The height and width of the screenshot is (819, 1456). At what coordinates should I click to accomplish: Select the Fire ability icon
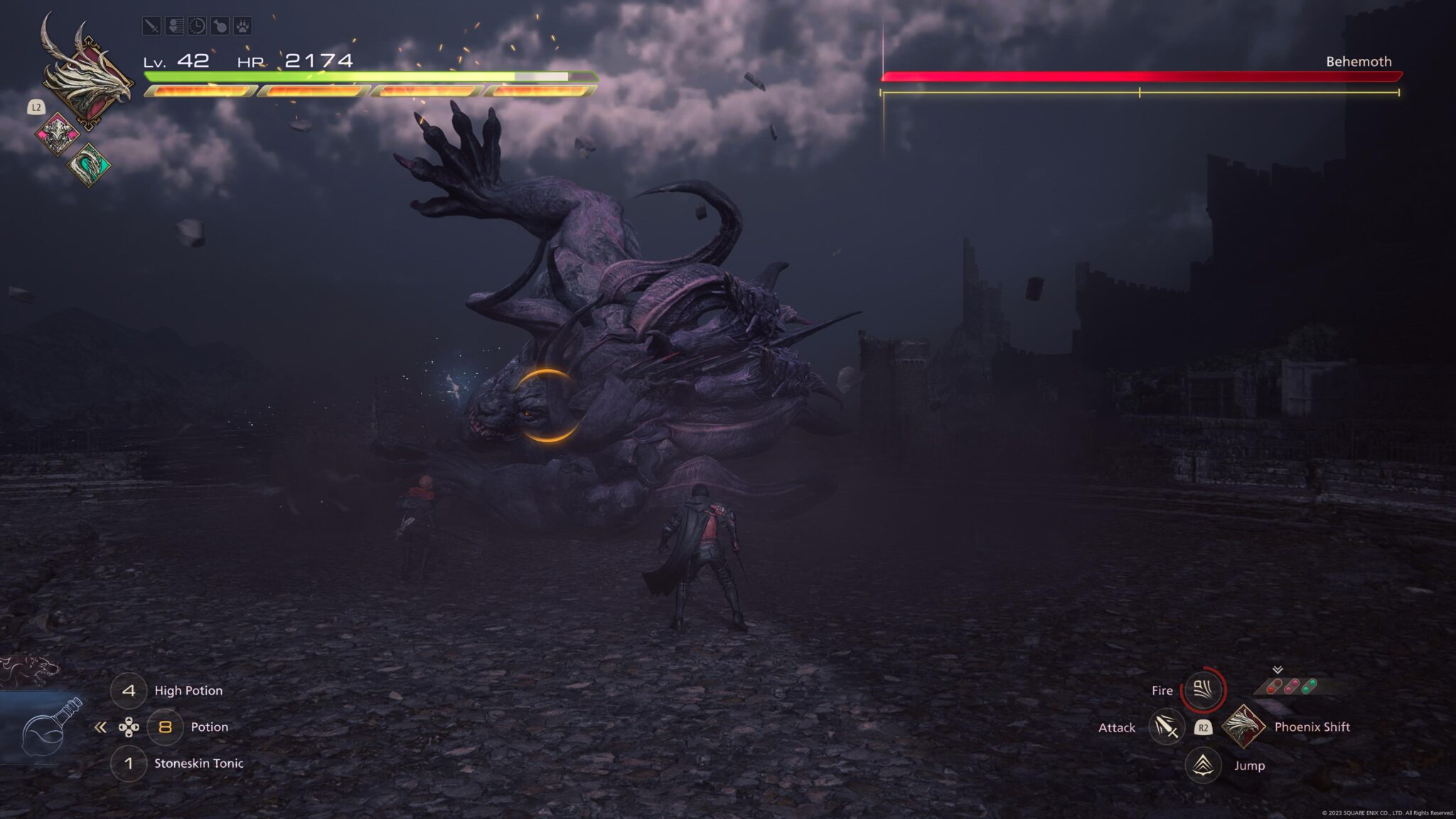(x=1203, y=690)
